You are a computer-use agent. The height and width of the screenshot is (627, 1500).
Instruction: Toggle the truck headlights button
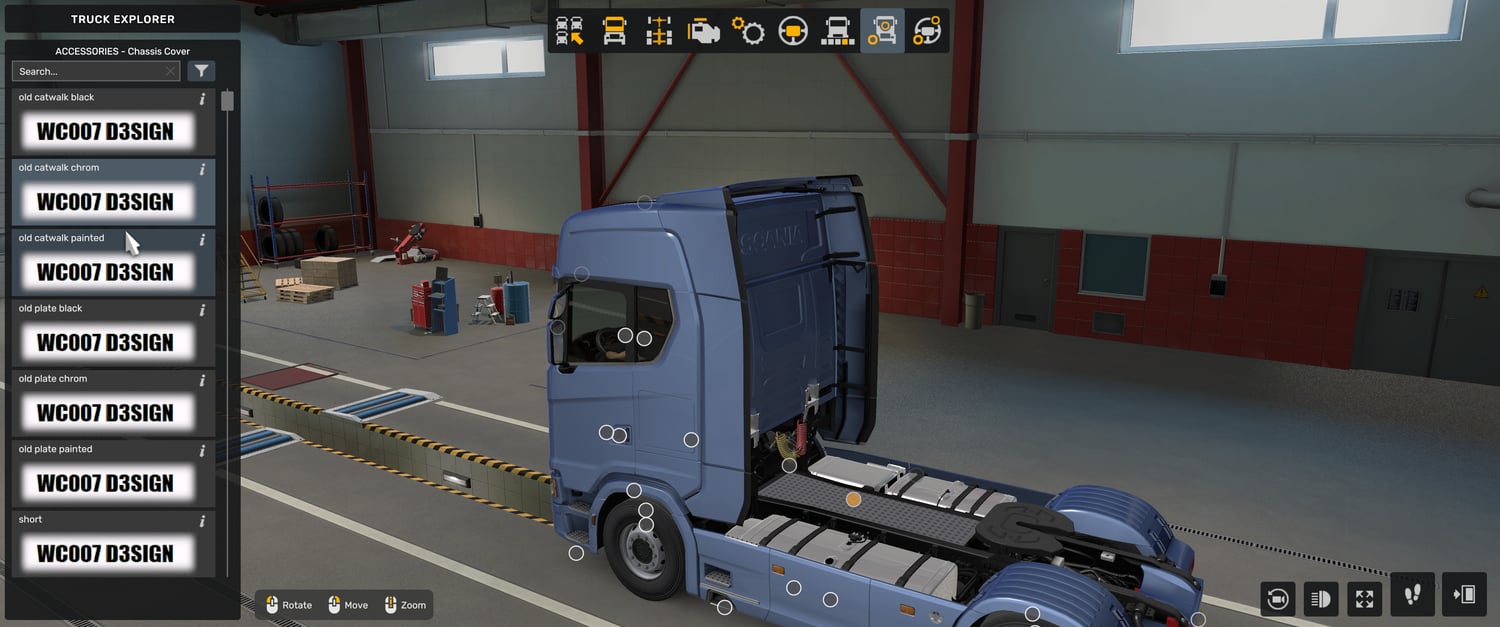click(1321, 599)
